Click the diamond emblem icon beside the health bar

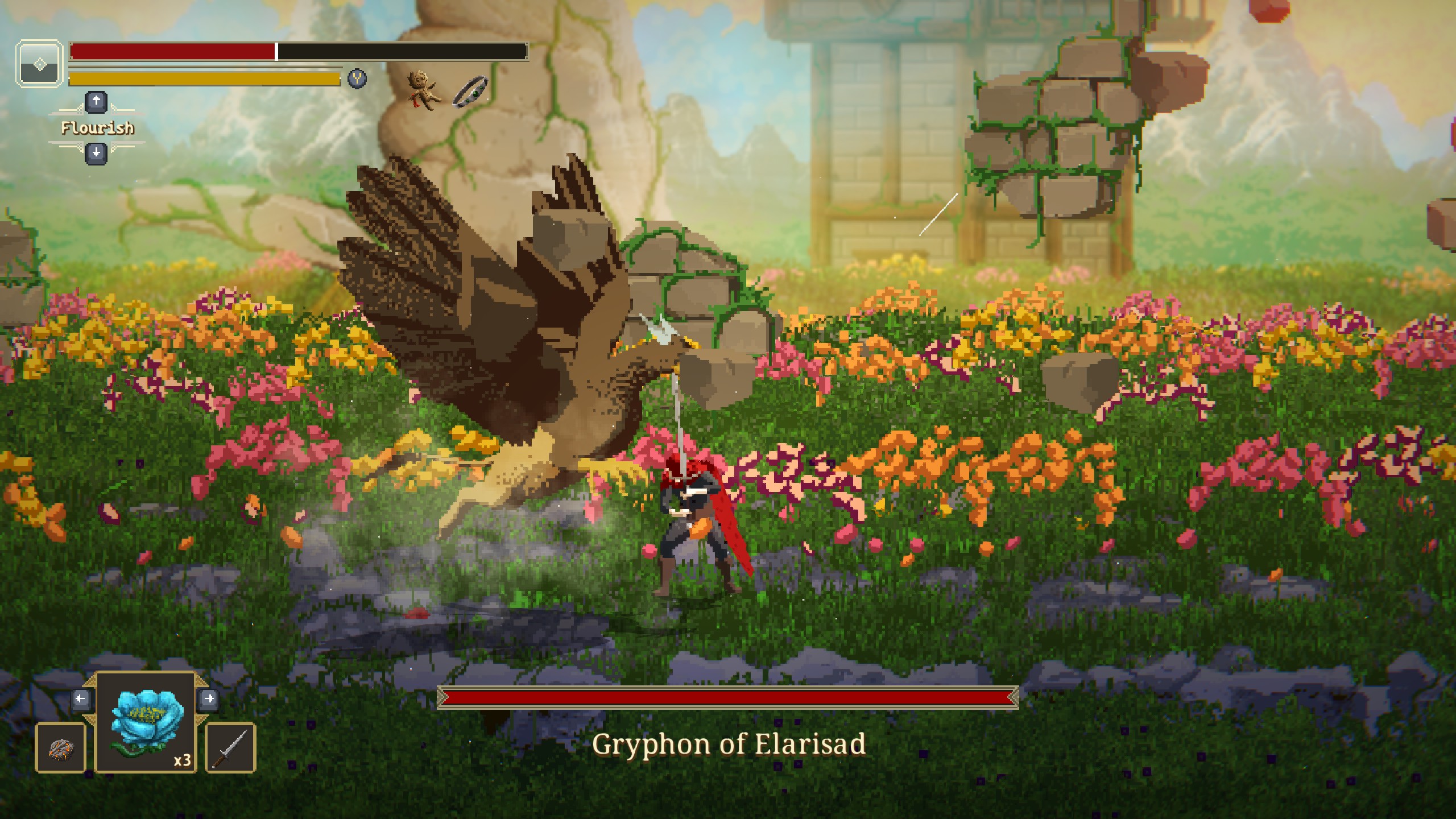(39, 64)
